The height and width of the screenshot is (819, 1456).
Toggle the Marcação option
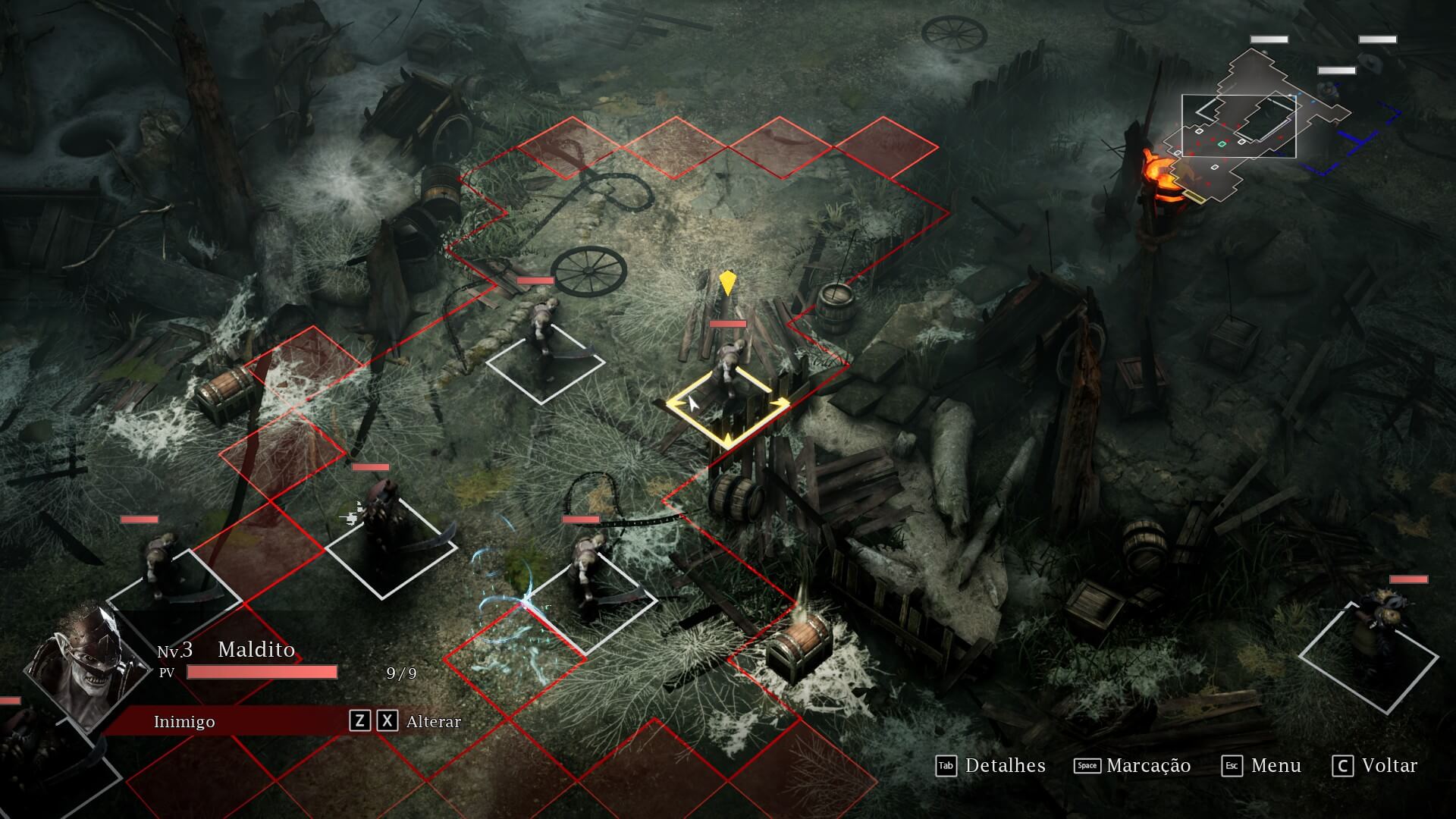click(x=1132, y=766)
